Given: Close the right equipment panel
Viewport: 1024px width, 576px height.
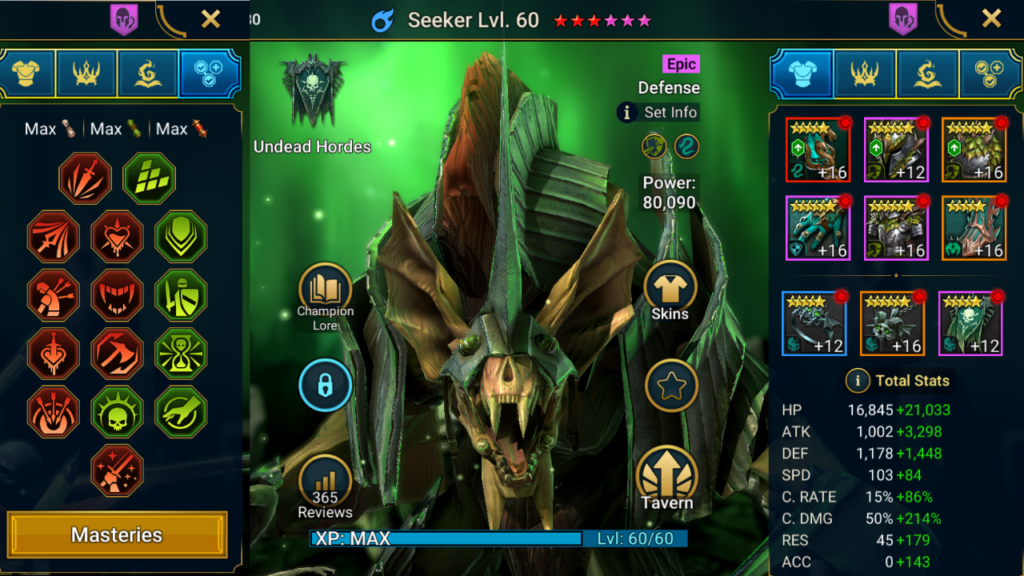Looking at the screenshot, I should pyautogui.click(x=991, y=18).
